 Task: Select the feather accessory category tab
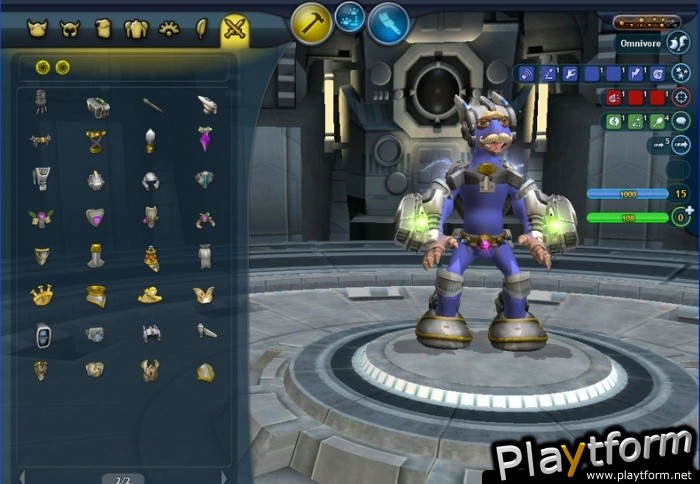201,29
